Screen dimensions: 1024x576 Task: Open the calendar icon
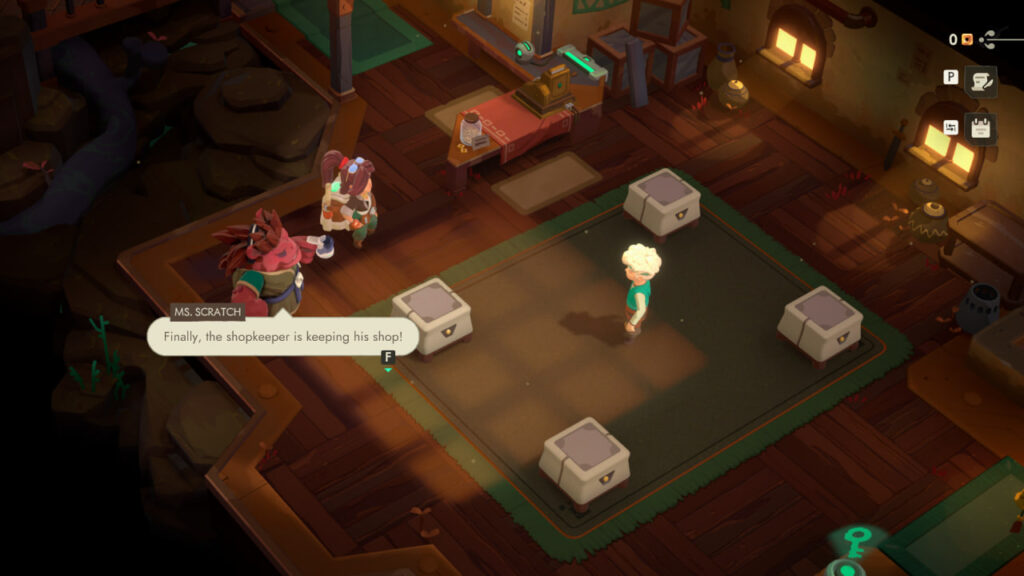tap(981, 129)
